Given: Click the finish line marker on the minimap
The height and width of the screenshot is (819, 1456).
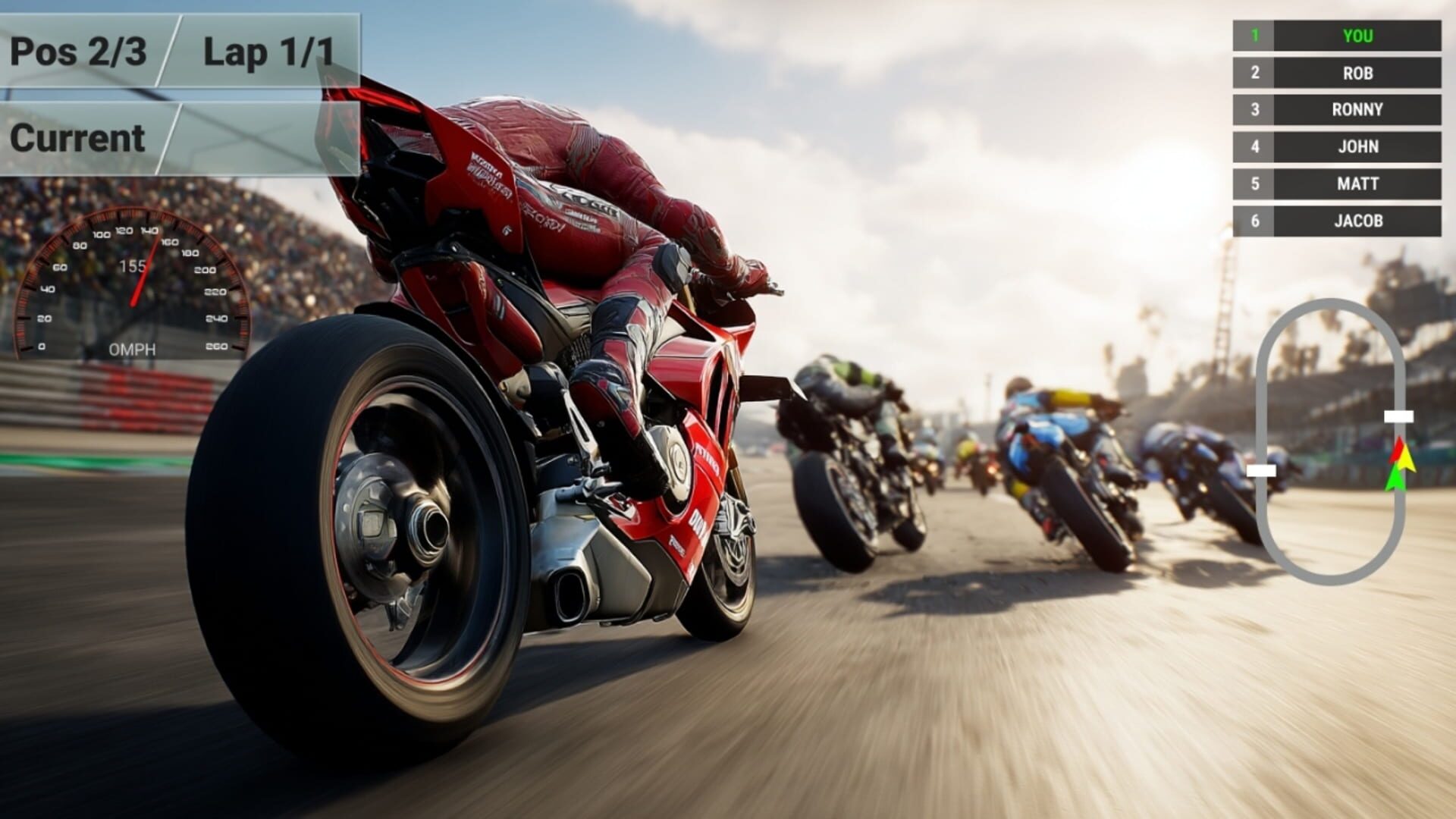Looking at the screenshot, I should (x=1399, y=416).
